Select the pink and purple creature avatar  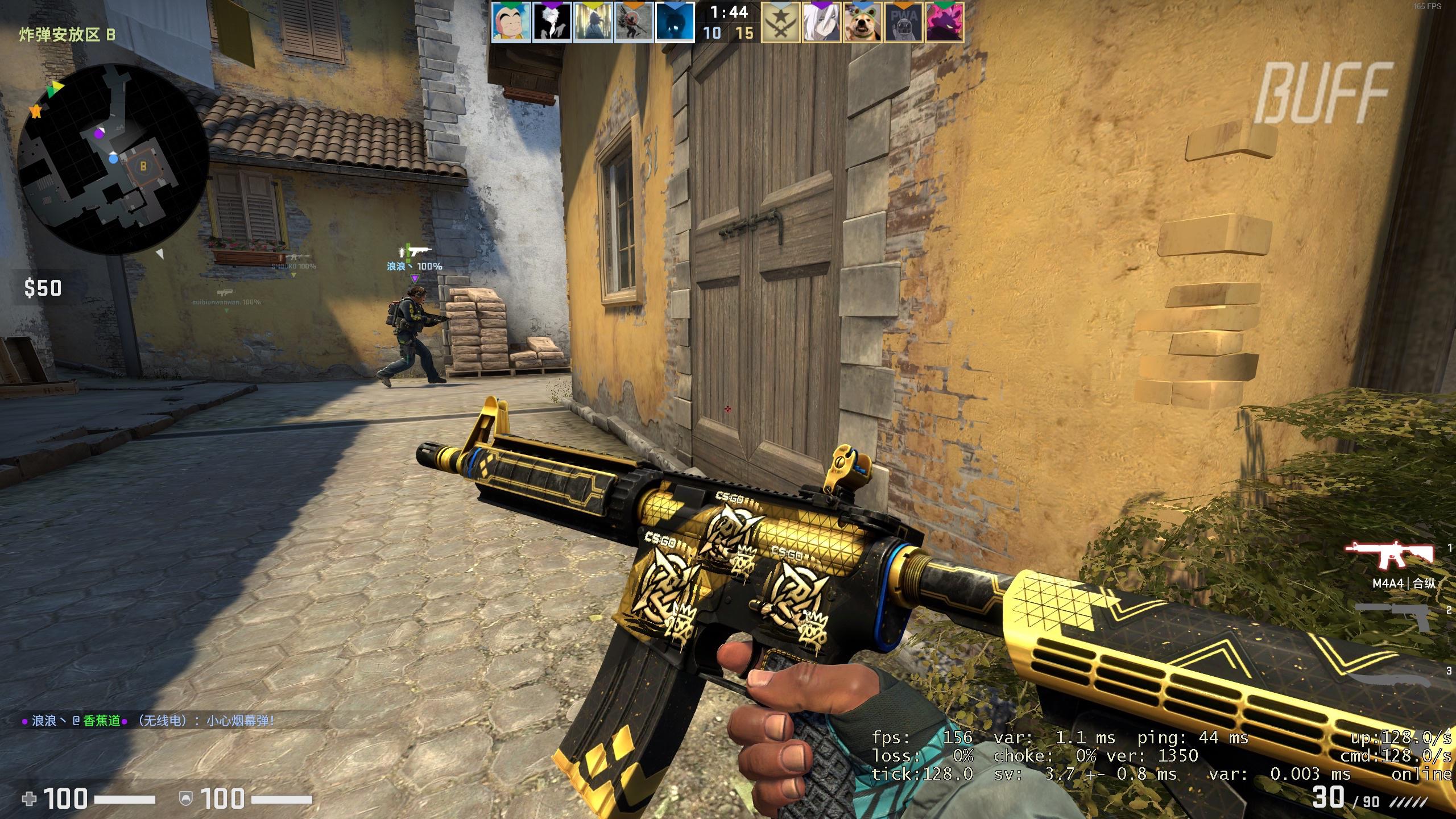point(945,23)
